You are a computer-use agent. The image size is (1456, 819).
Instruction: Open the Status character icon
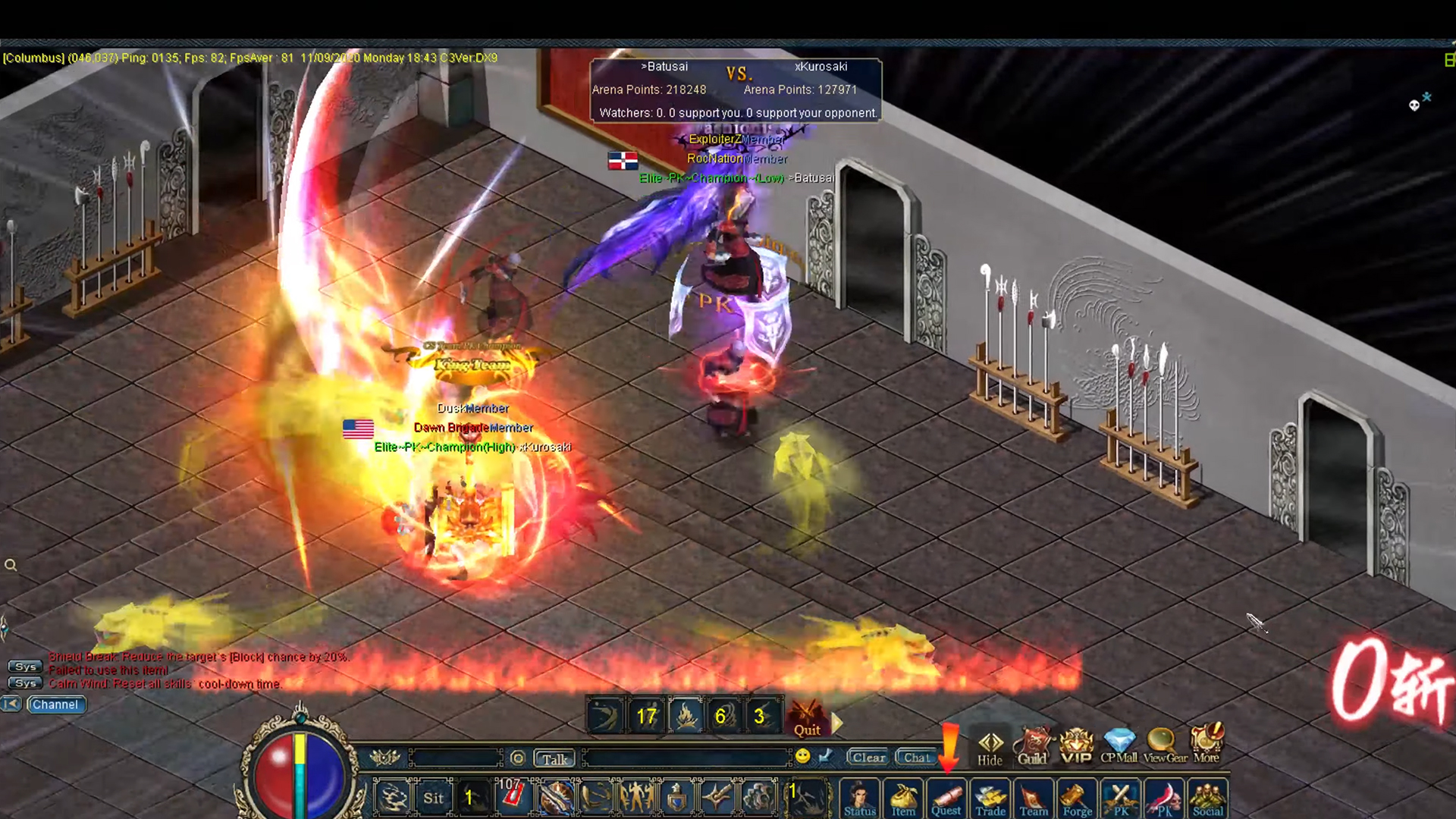tap(859, 798)
